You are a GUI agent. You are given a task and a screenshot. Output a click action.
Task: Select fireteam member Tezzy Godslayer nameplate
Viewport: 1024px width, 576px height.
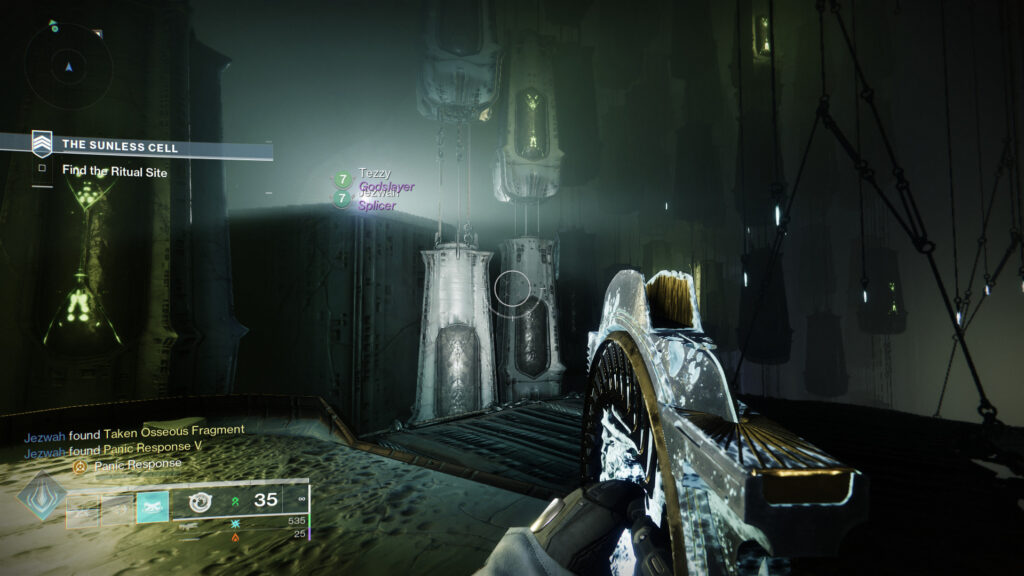377,180
